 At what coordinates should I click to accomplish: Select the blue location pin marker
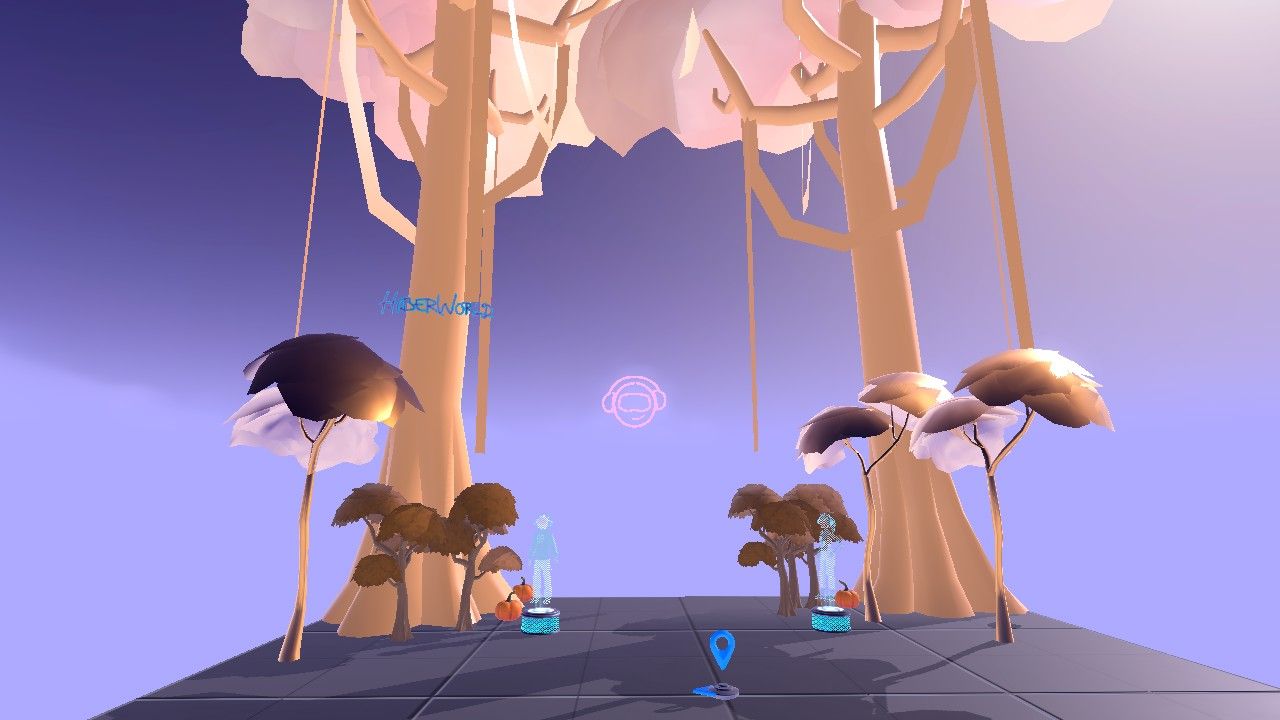tap(722, 649)
